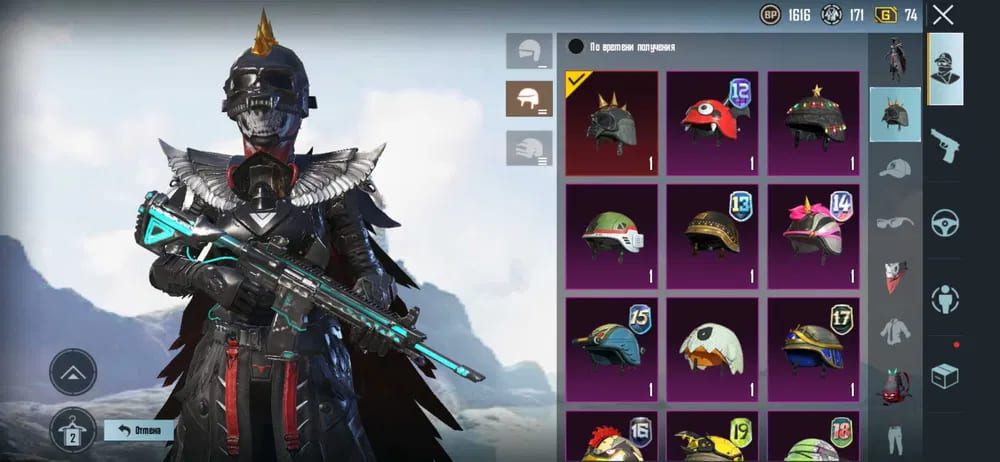Screen dimensions: 1000x462
Task: Select the green helmet with white goggles
Action: point(612,235)
